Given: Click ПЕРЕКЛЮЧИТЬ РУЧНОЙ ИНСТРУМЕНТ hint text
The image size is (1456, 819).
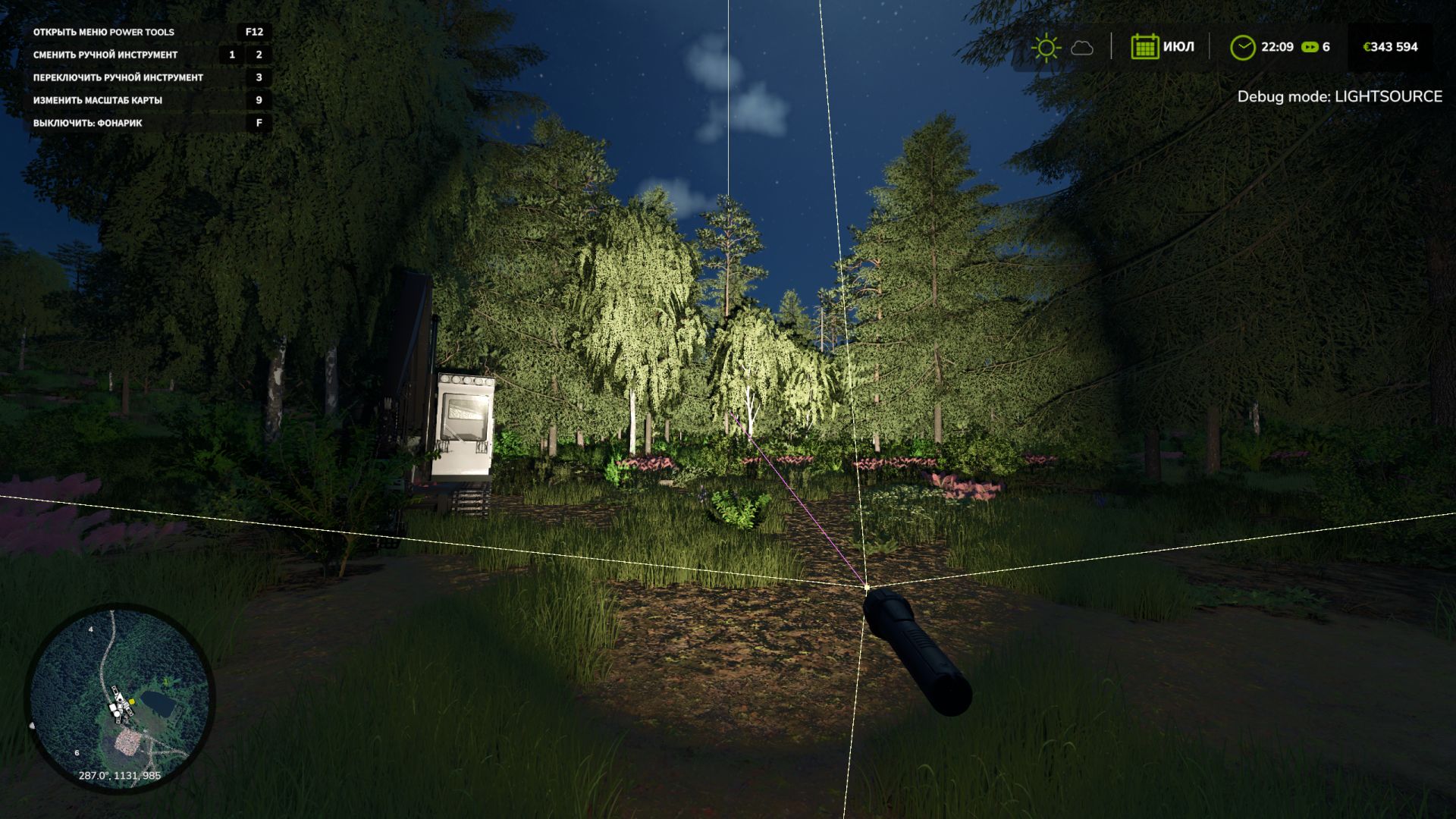Looking at the screenshot, I should click(118, 77).
